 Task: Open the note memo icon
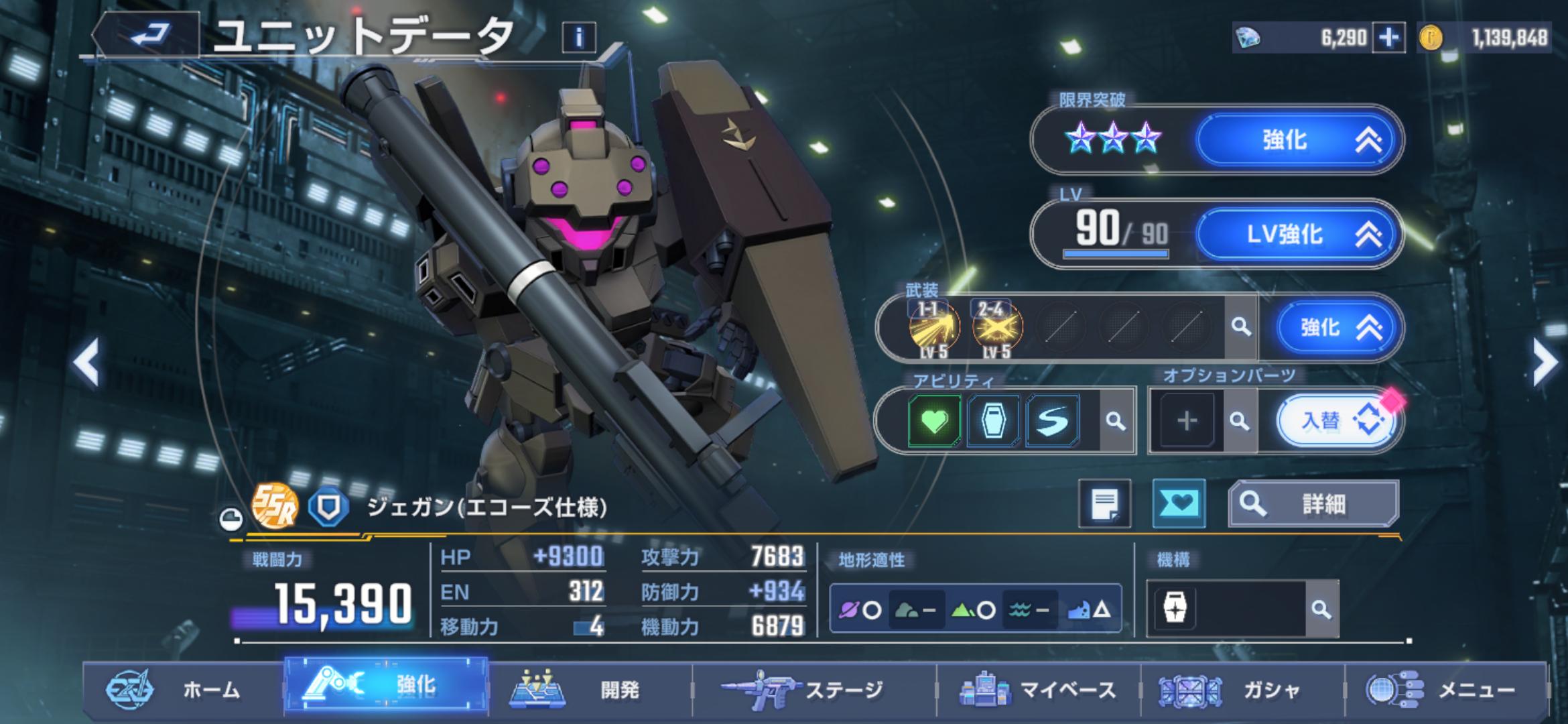click(1104, 503)
